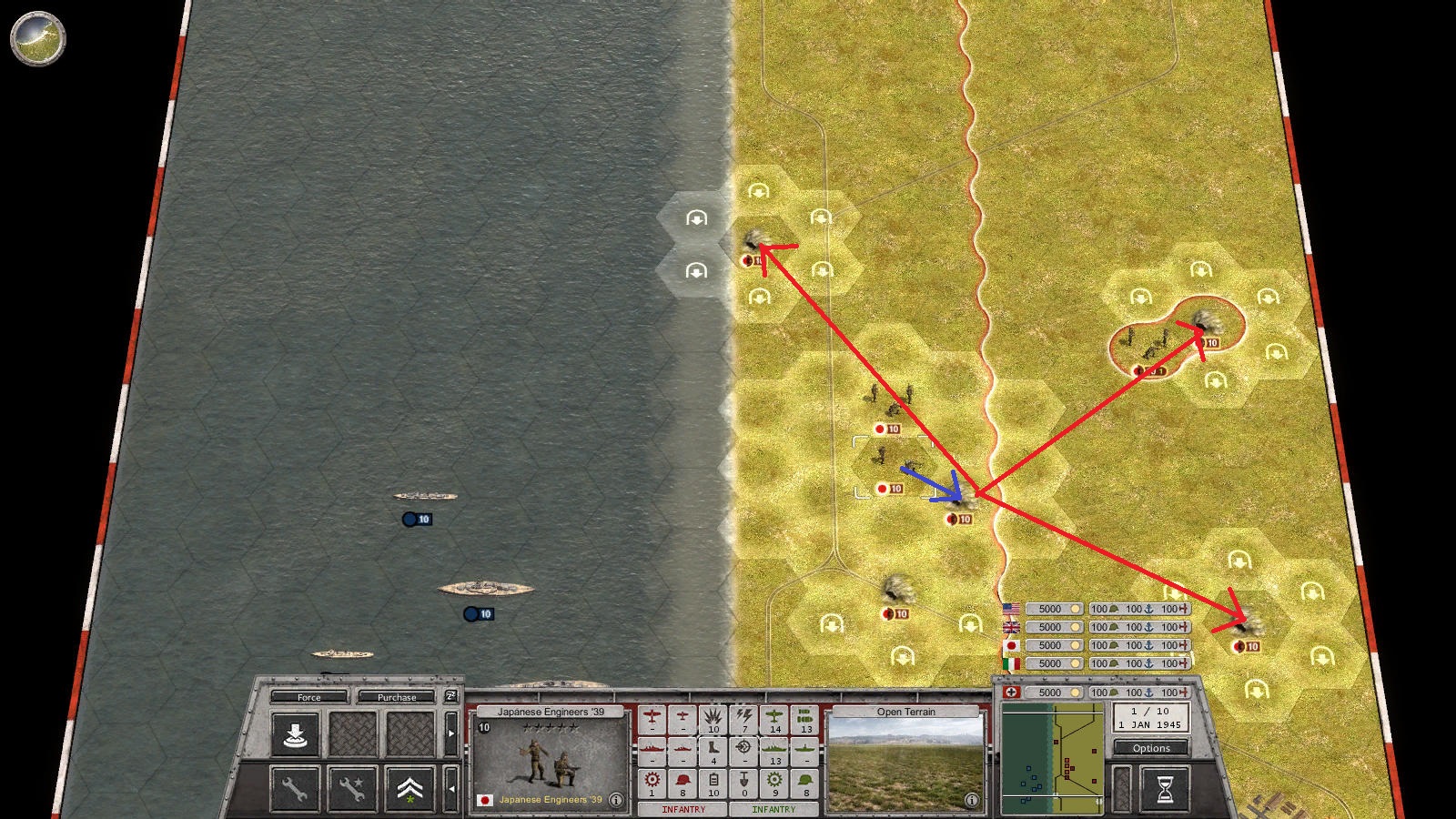Click the Purchase button
1456x819 pixels.
tap(398, 697)
